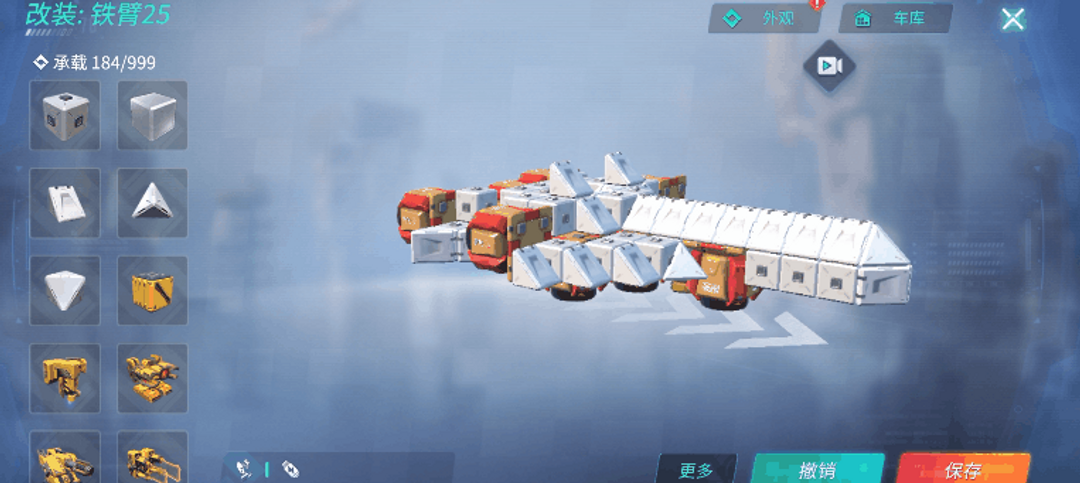Undo with the 撤销 button

pos(817,470)
